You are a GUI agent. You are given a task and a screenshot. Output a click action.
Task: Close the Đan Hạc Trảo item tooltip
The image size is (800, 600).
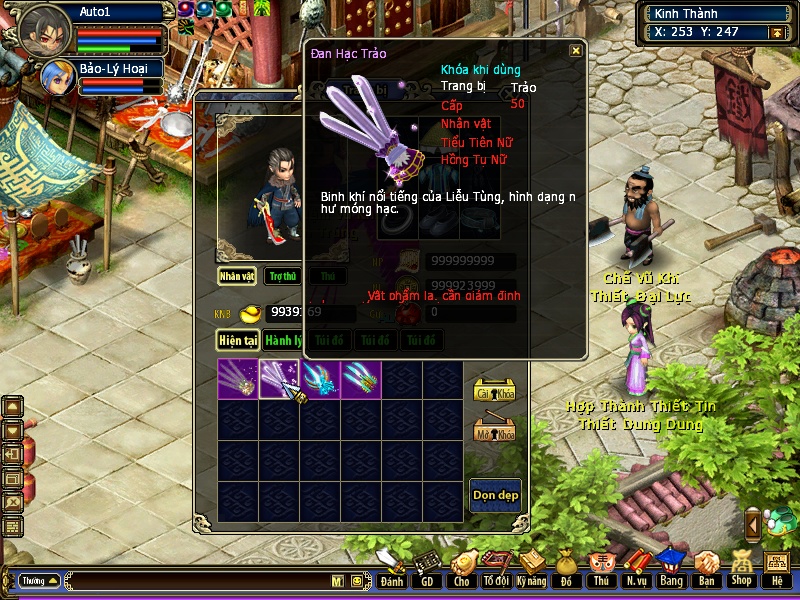pyautogui.click(x=575, y=51)
